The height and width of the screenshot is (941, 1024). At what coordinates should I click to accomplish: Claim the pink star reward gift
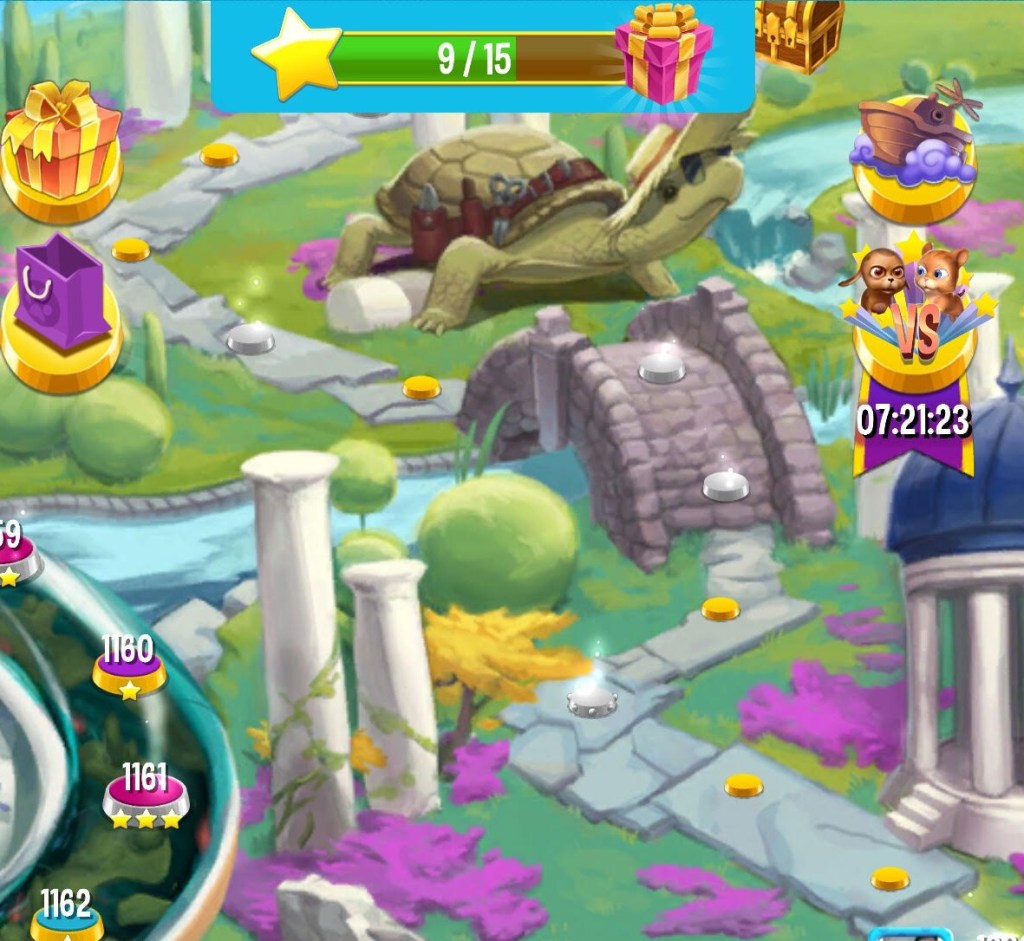[x=664, y=53]
